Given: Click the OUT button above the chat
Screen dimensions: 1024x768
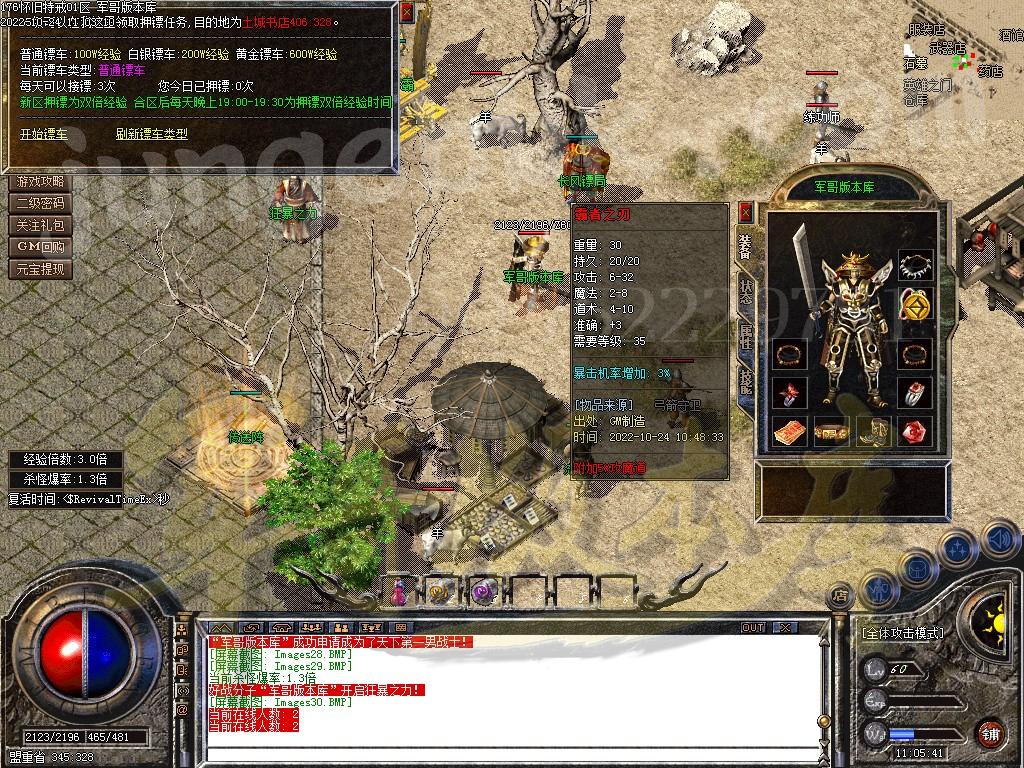Looking at the screenshot, I should point(752,628).
